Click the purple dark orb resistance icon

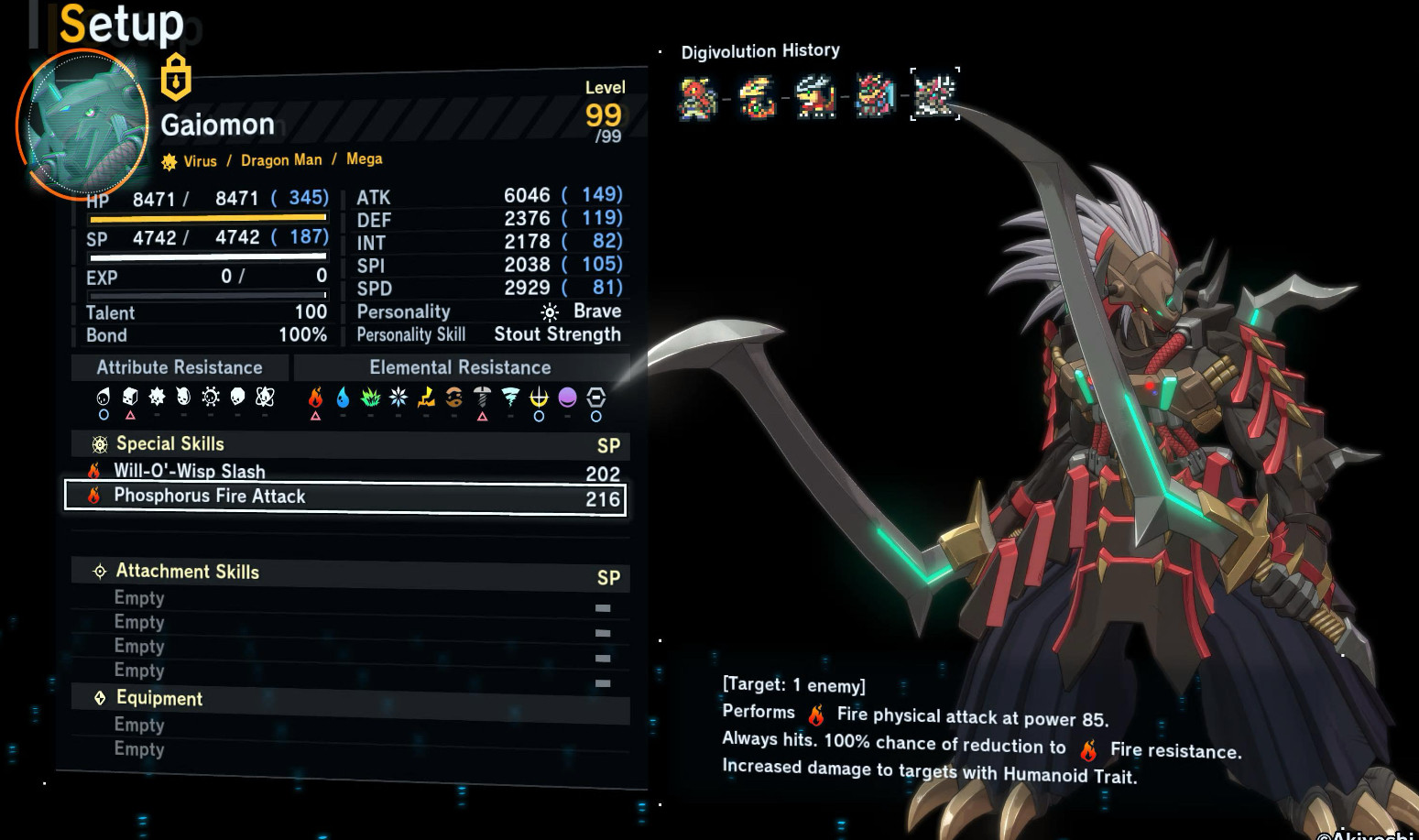pos(567,397)
